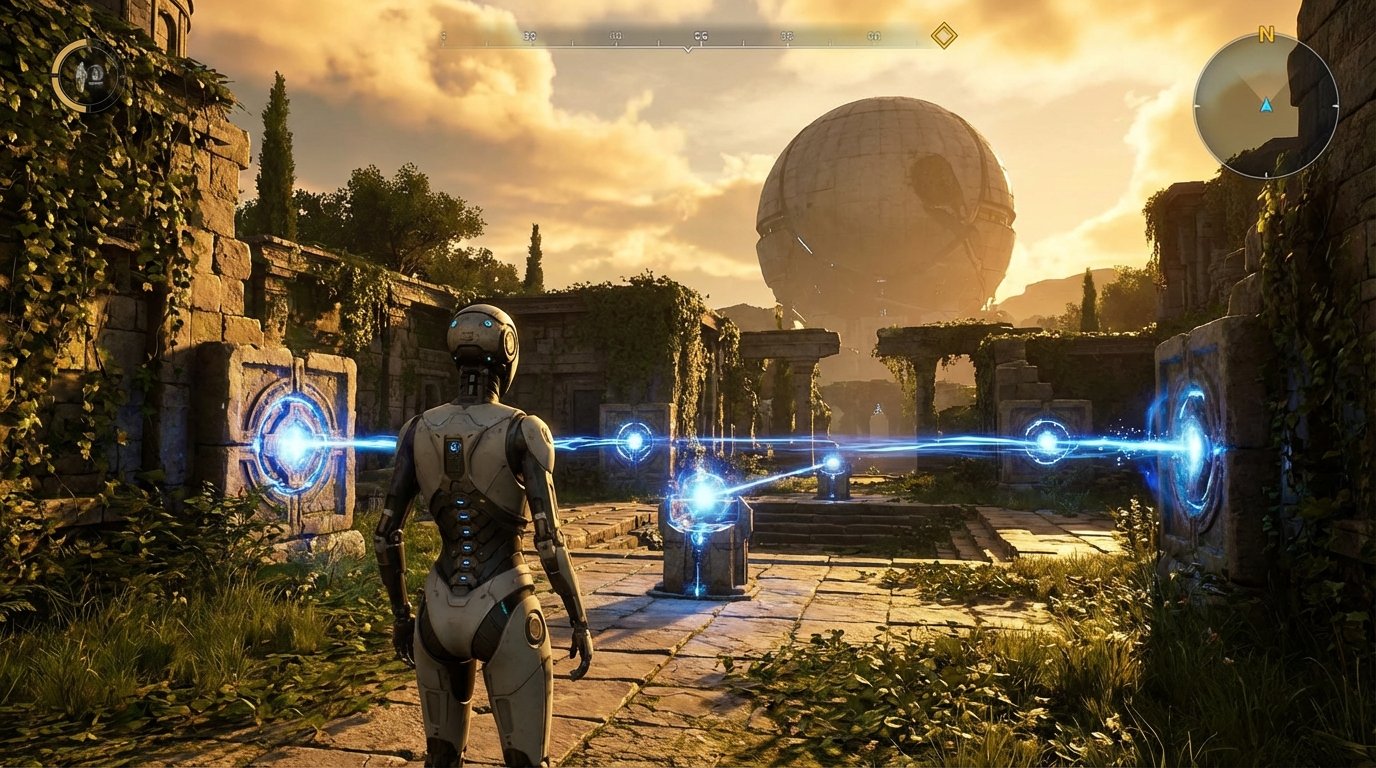
Task: Select the N north indicator above the minimap
Action: coord(1266,35)
